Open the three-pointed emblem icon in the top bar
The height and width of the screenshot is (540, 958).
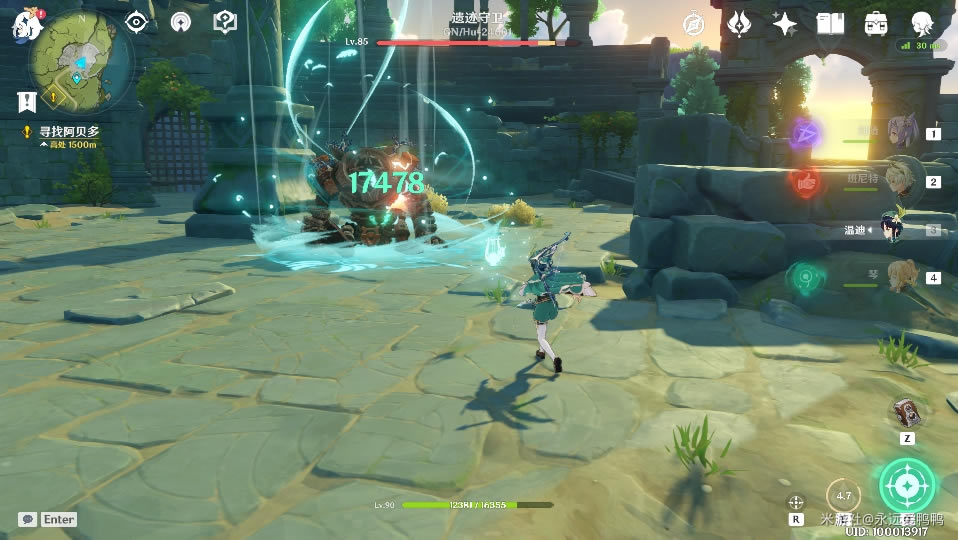(x=739, y=24)
